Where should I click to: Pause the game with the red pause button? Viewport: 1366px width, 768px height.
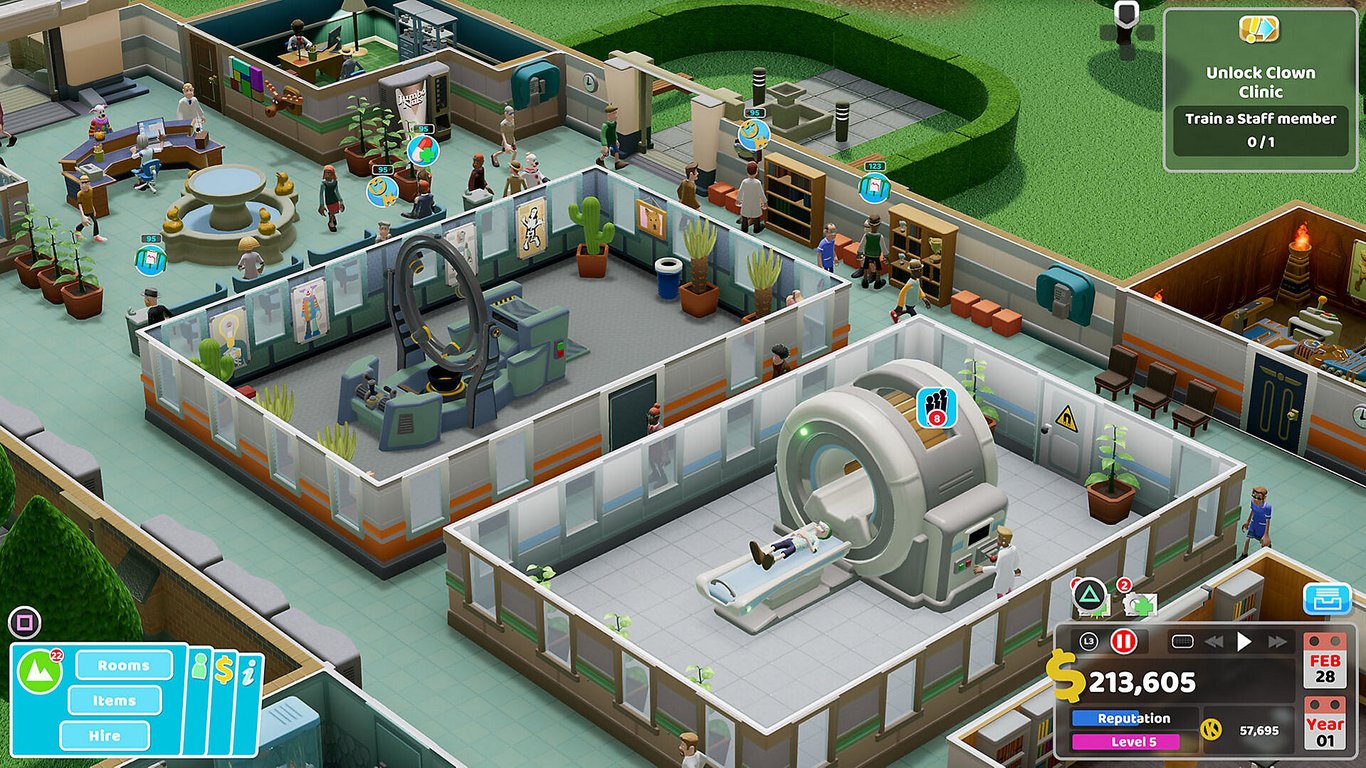point(1125,641)
